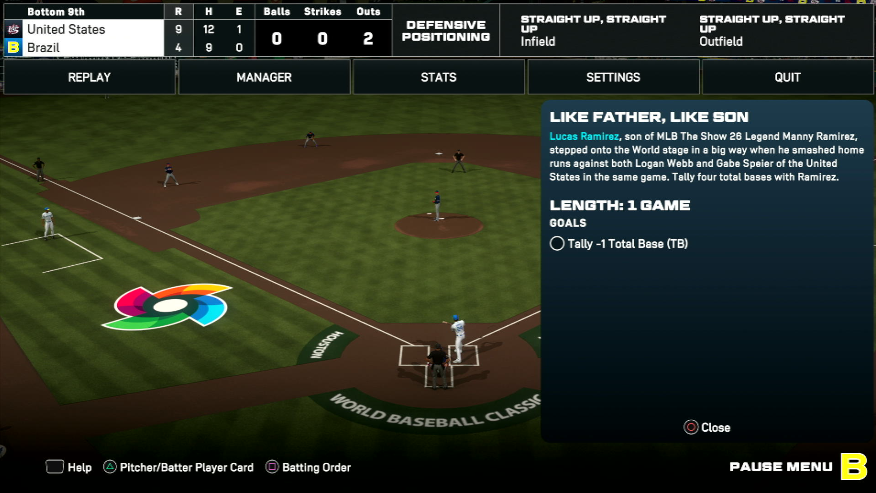Choose Quit from the pause menu
Image resolution: width=876 pixels, height=493 pixels.
787,77
